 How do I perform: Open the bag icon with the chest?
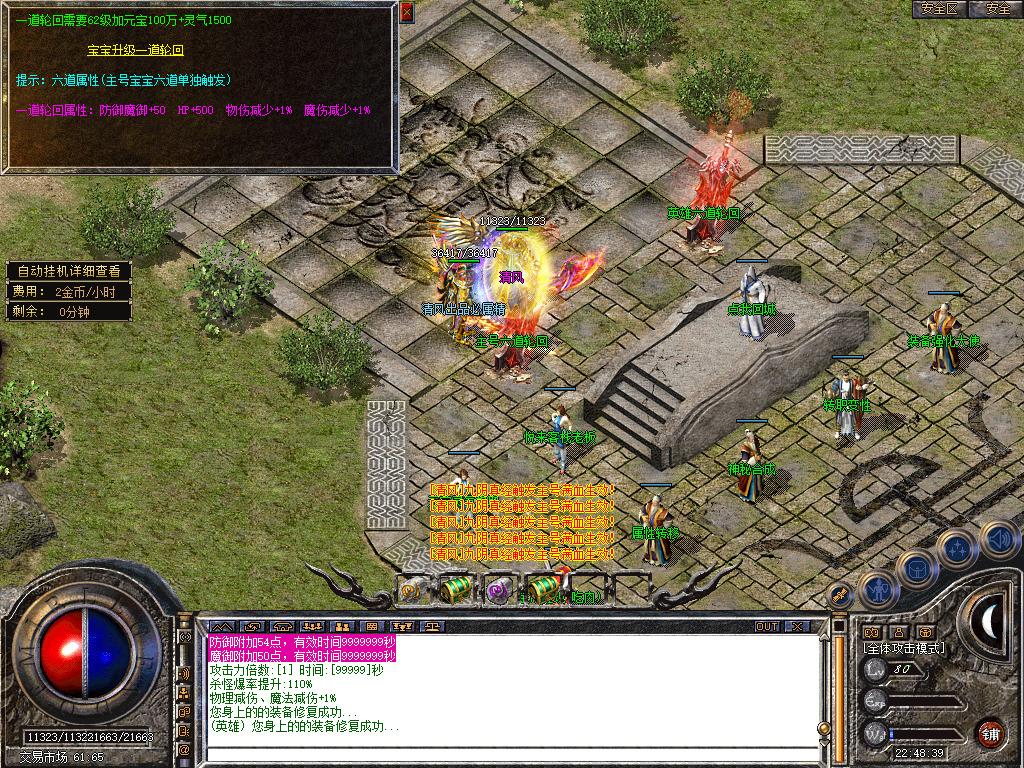point(918,569)
